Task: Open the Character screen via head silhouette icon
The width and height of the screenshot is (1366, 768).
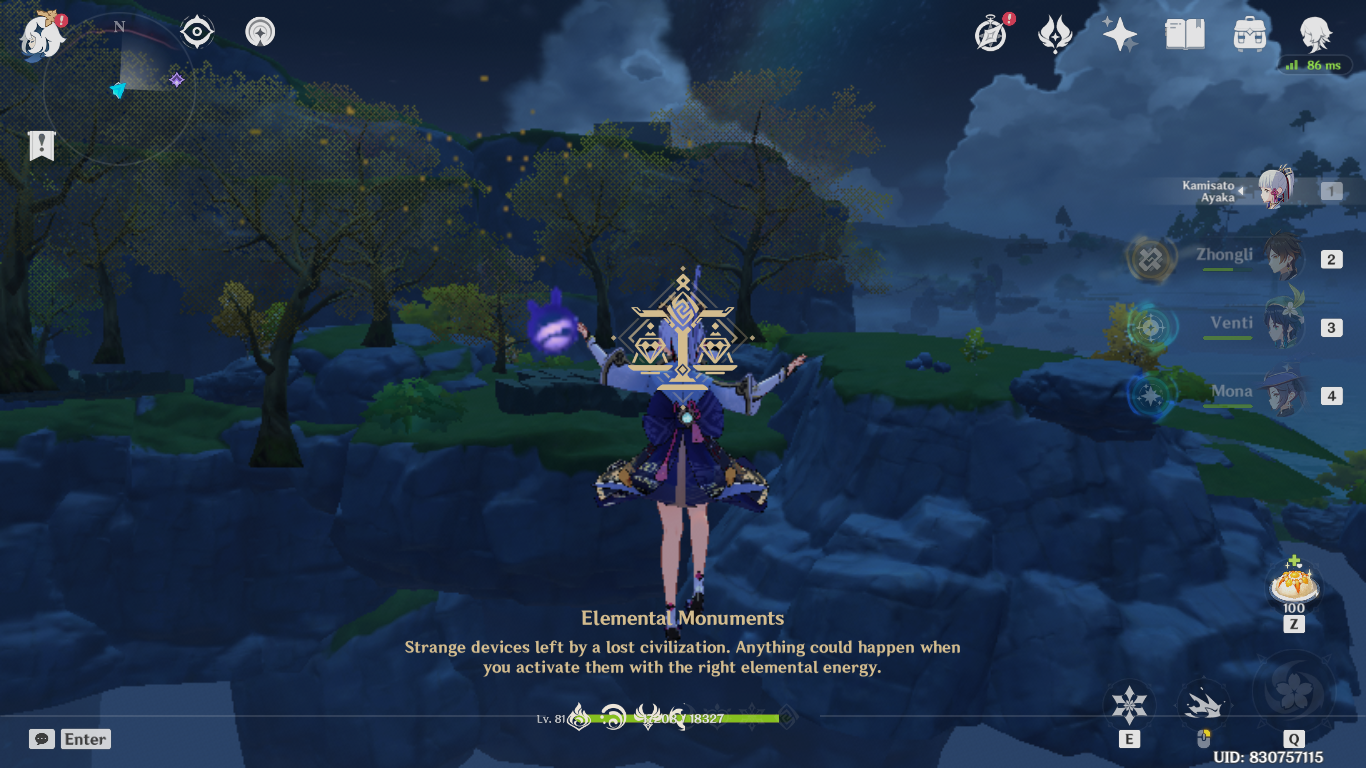Action: pyautogui.click(x=1314, y=32)
